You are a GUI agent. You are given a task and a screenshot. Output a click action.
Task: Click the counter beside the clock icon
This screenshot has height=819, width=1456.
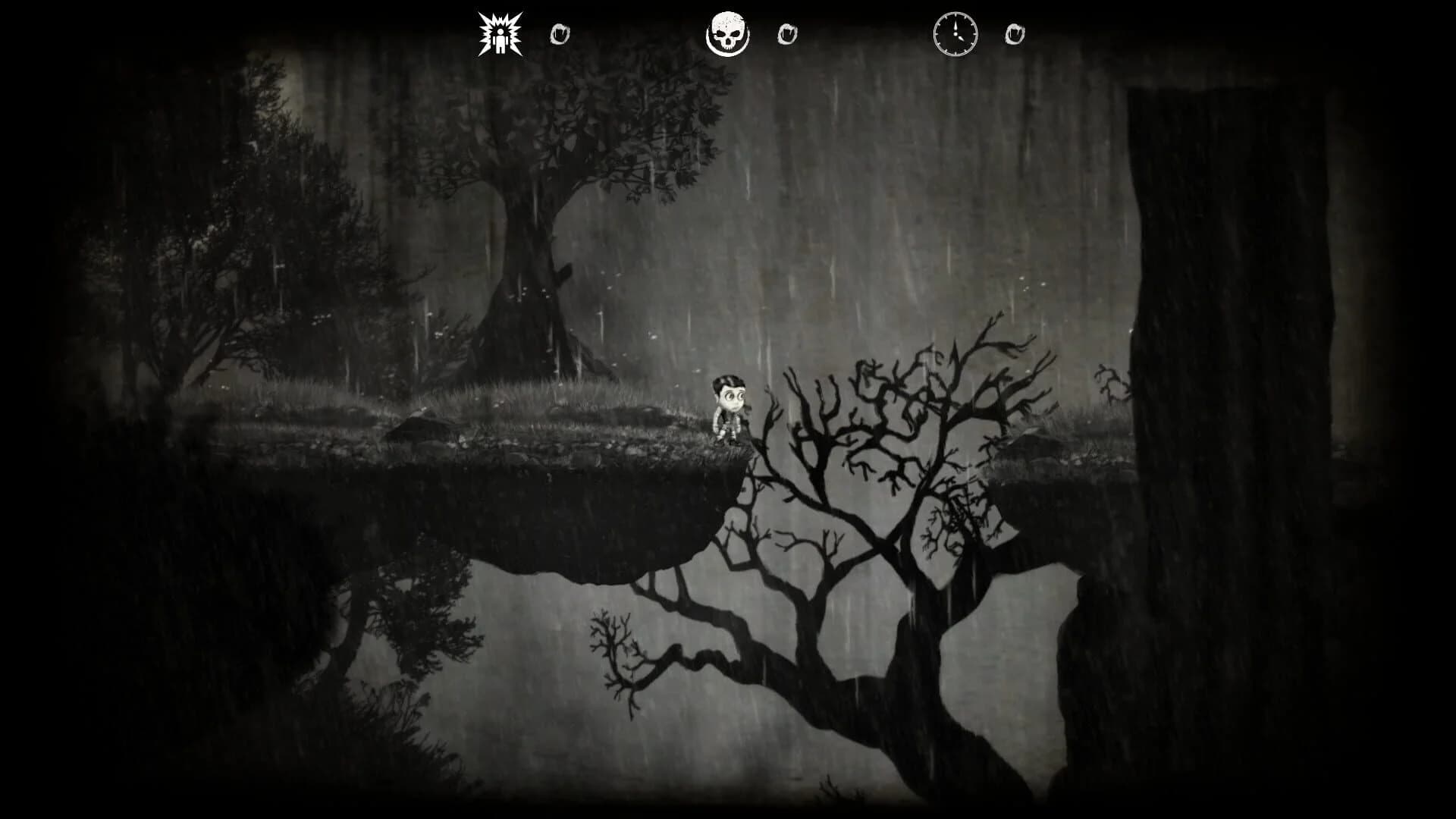tap(1015, 33)
